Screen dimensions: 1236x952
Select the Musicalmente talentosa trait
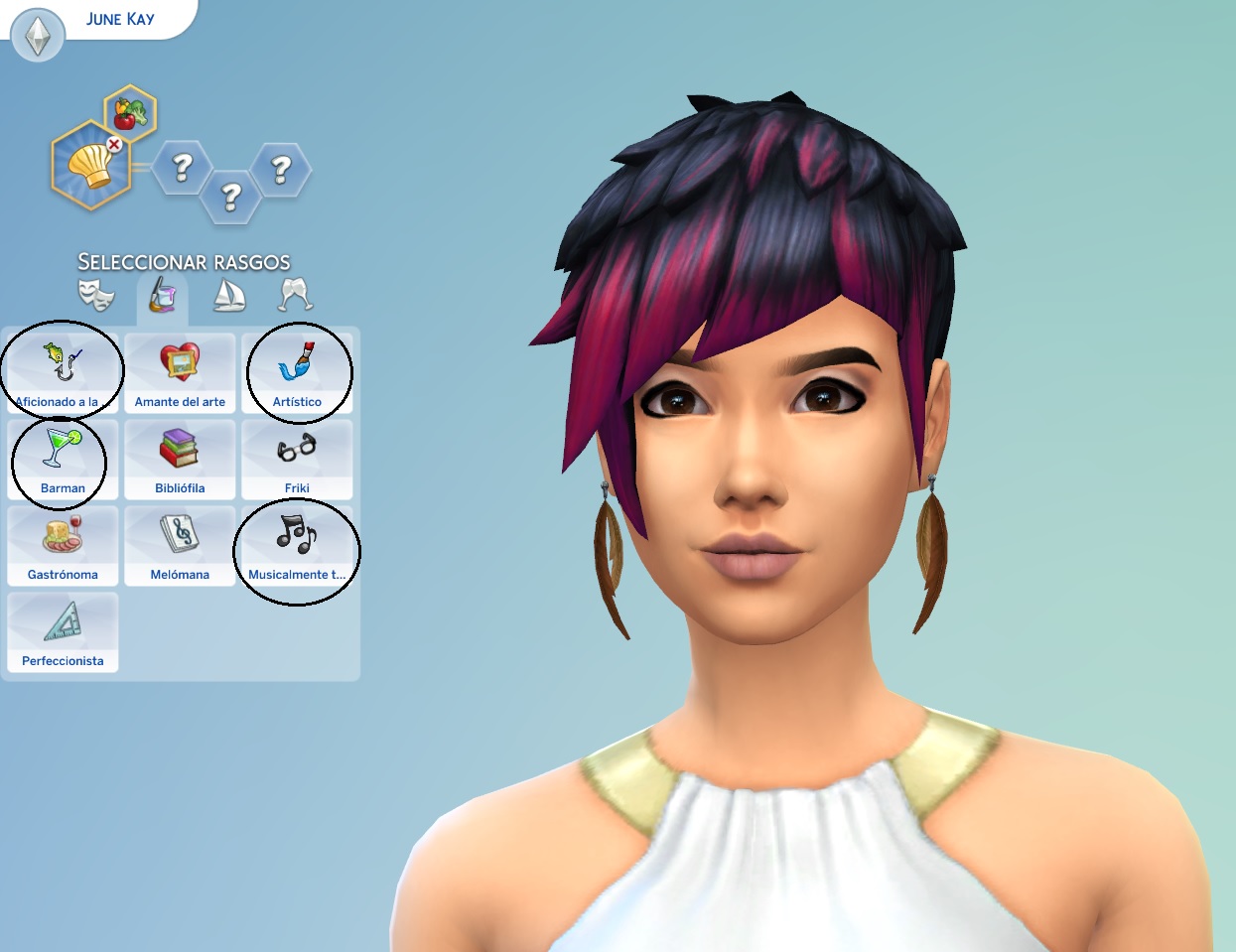[x=297, y=545]
